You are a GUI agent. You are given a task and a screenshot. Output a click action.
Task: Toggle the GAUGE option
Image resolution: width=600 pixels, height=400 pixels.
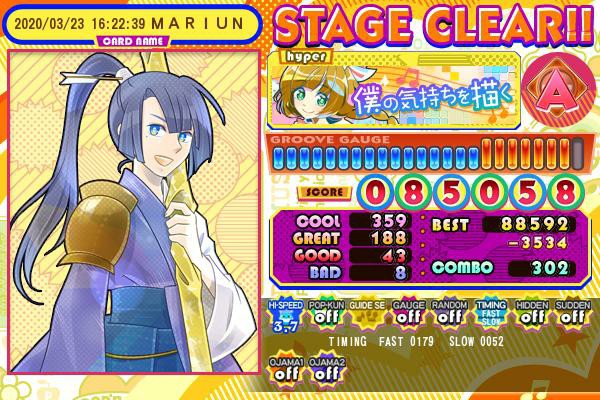(x=406, y=313)
